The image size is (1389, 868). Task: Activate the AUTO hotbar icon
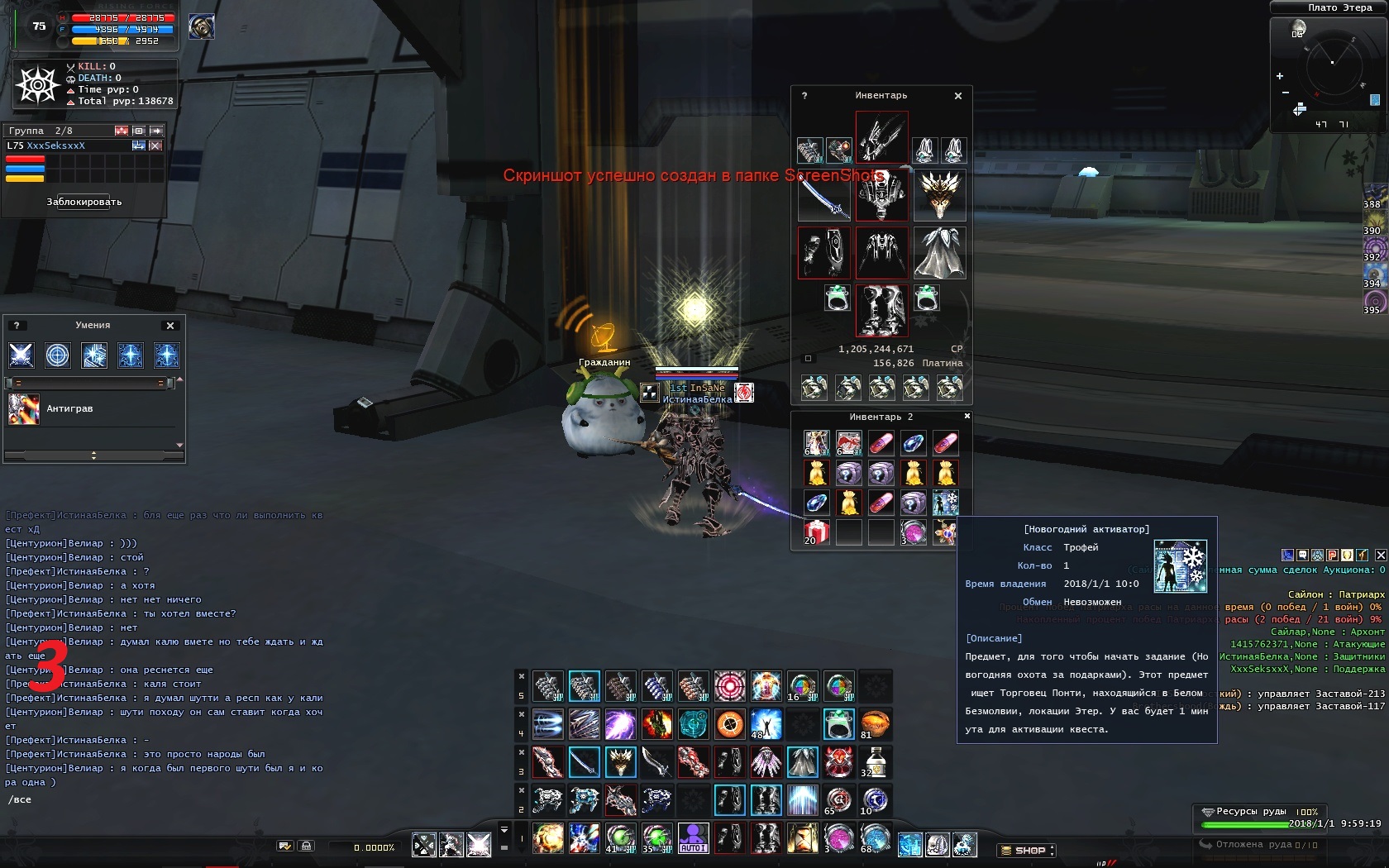click(x=693, y=837)
